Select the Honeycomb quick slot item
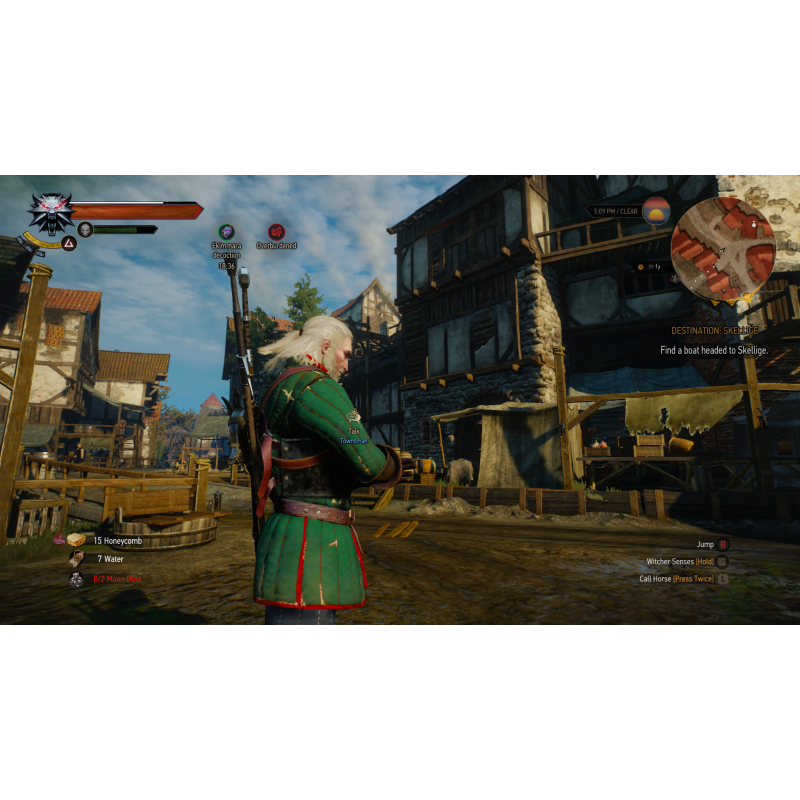Screen dimensions: 800x800 click(x=77, y=540)
